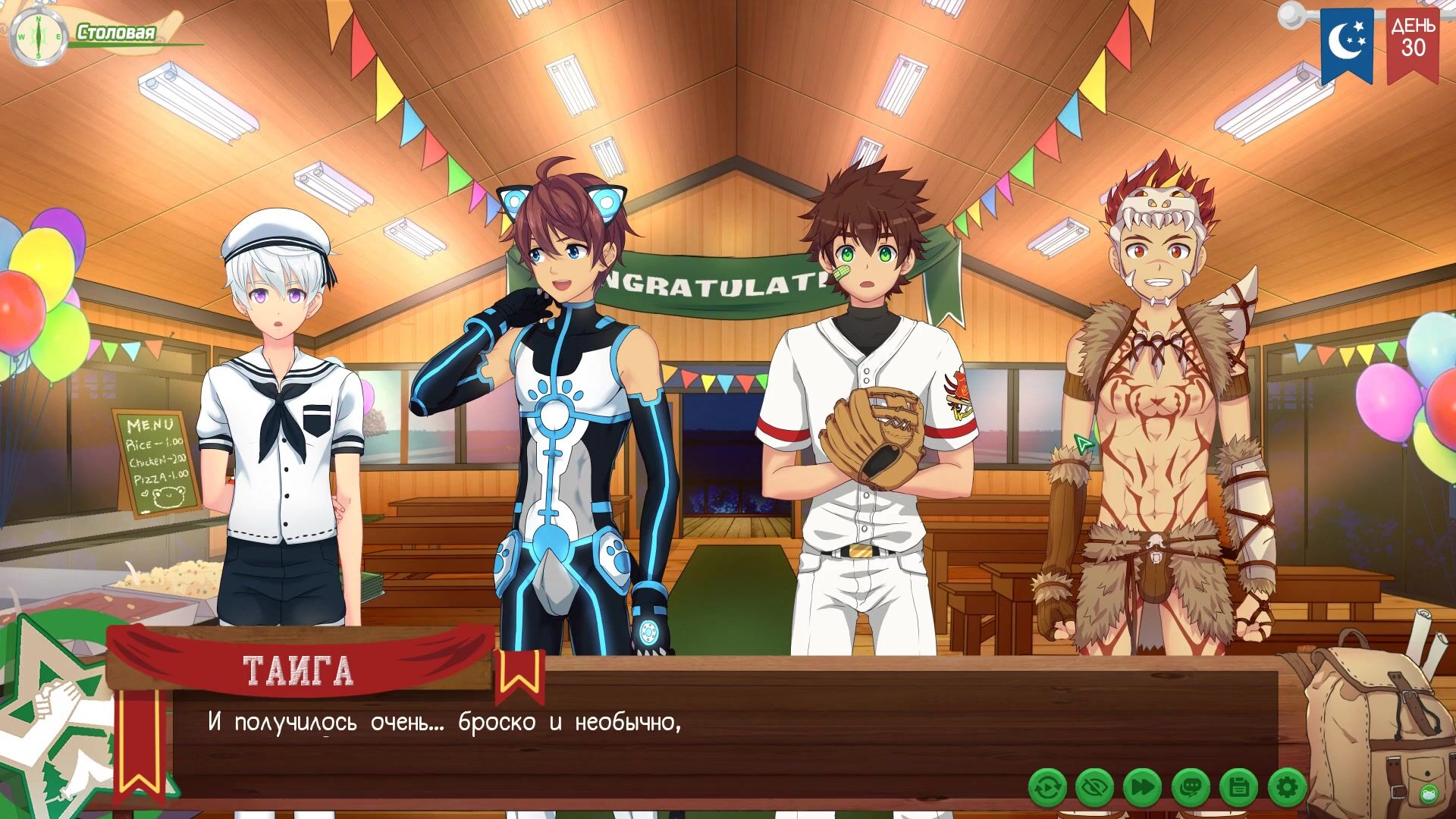Hide the dialogue box with the eye icon
Image resolution: width=1456 pixels, height=819 pixels.
(1095, 789)
